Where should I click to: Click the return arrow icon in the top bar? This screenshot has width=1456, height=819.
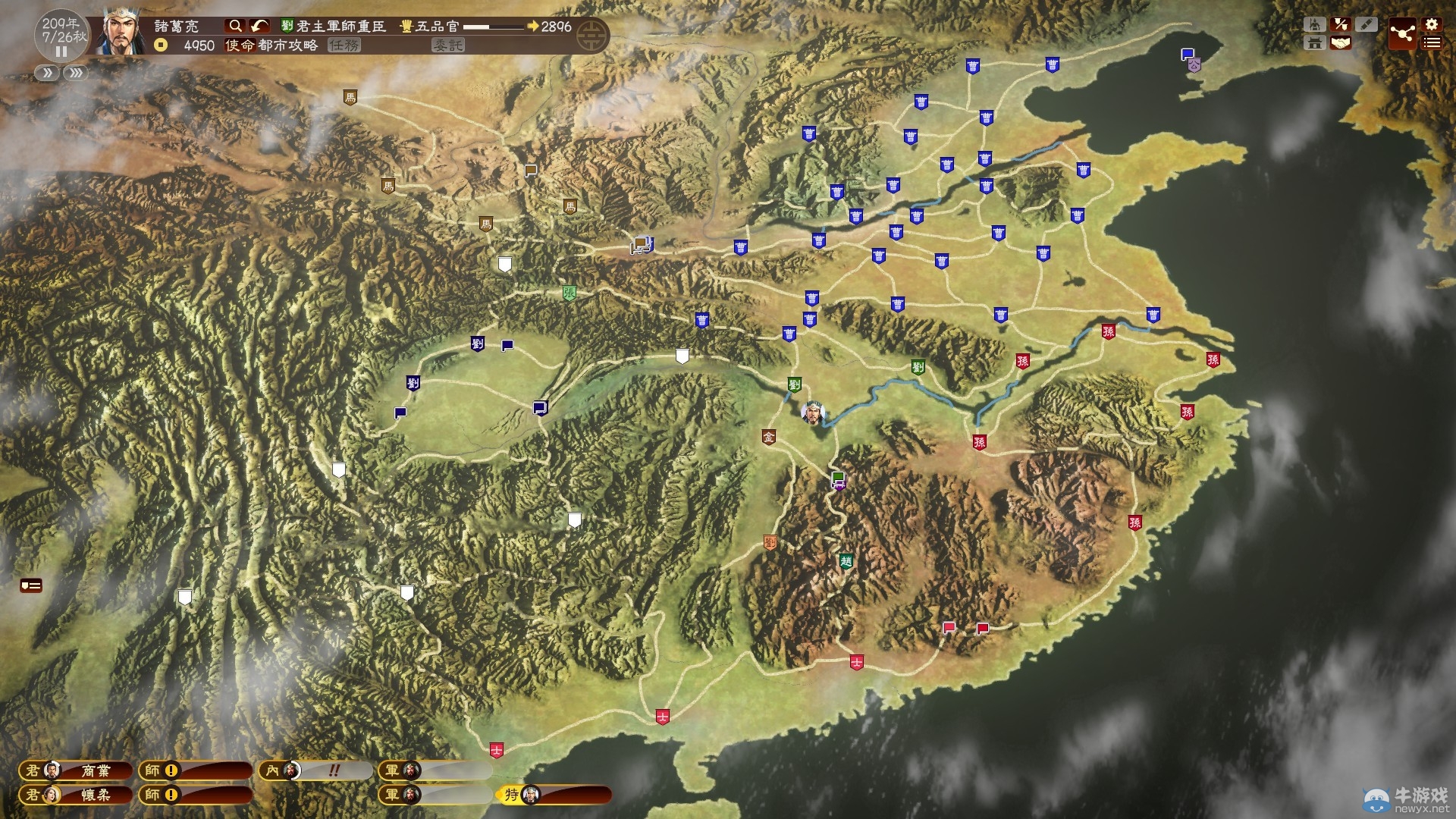[x=259, y=25]
